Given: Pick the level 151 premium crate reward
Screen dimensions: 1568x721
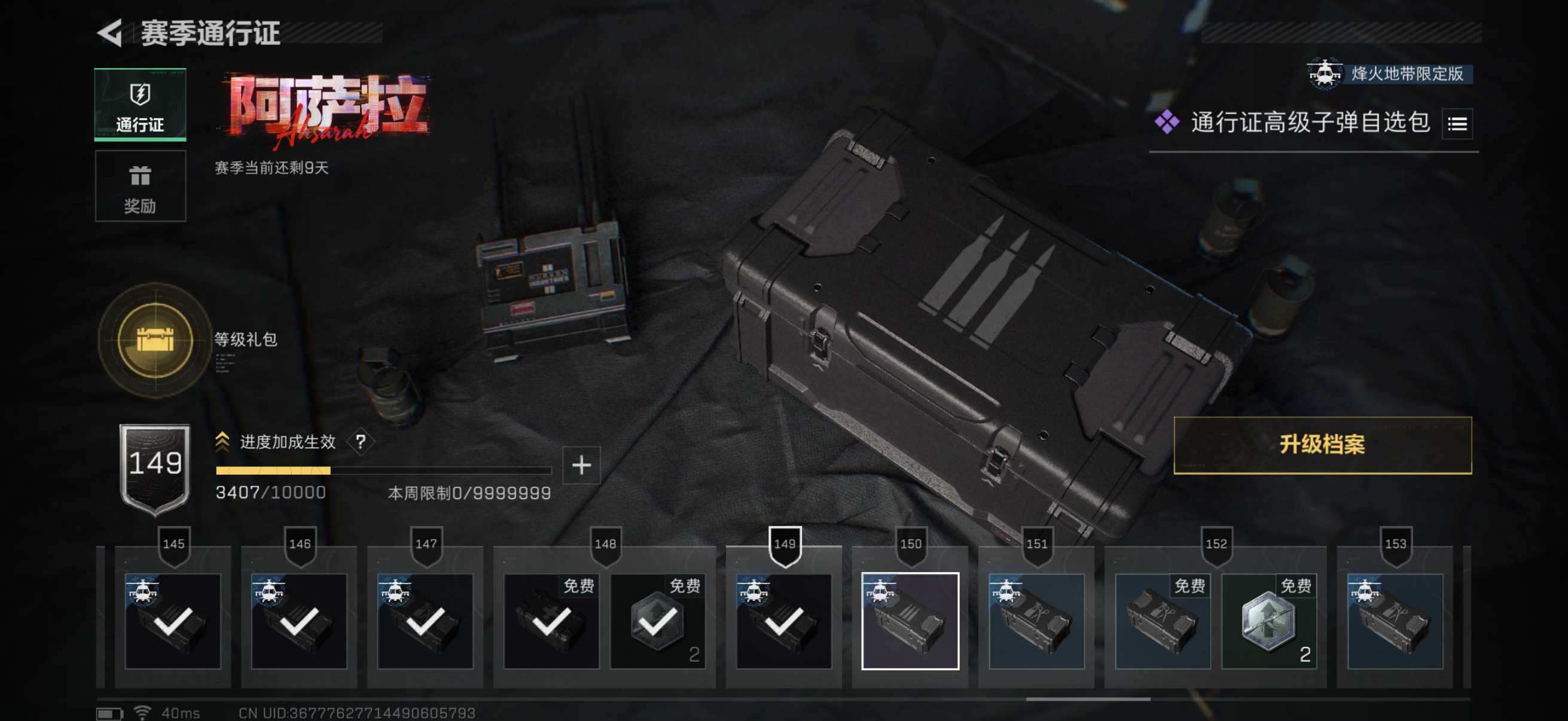Looking at the screenshot, I should click(x=1036, y=621).
